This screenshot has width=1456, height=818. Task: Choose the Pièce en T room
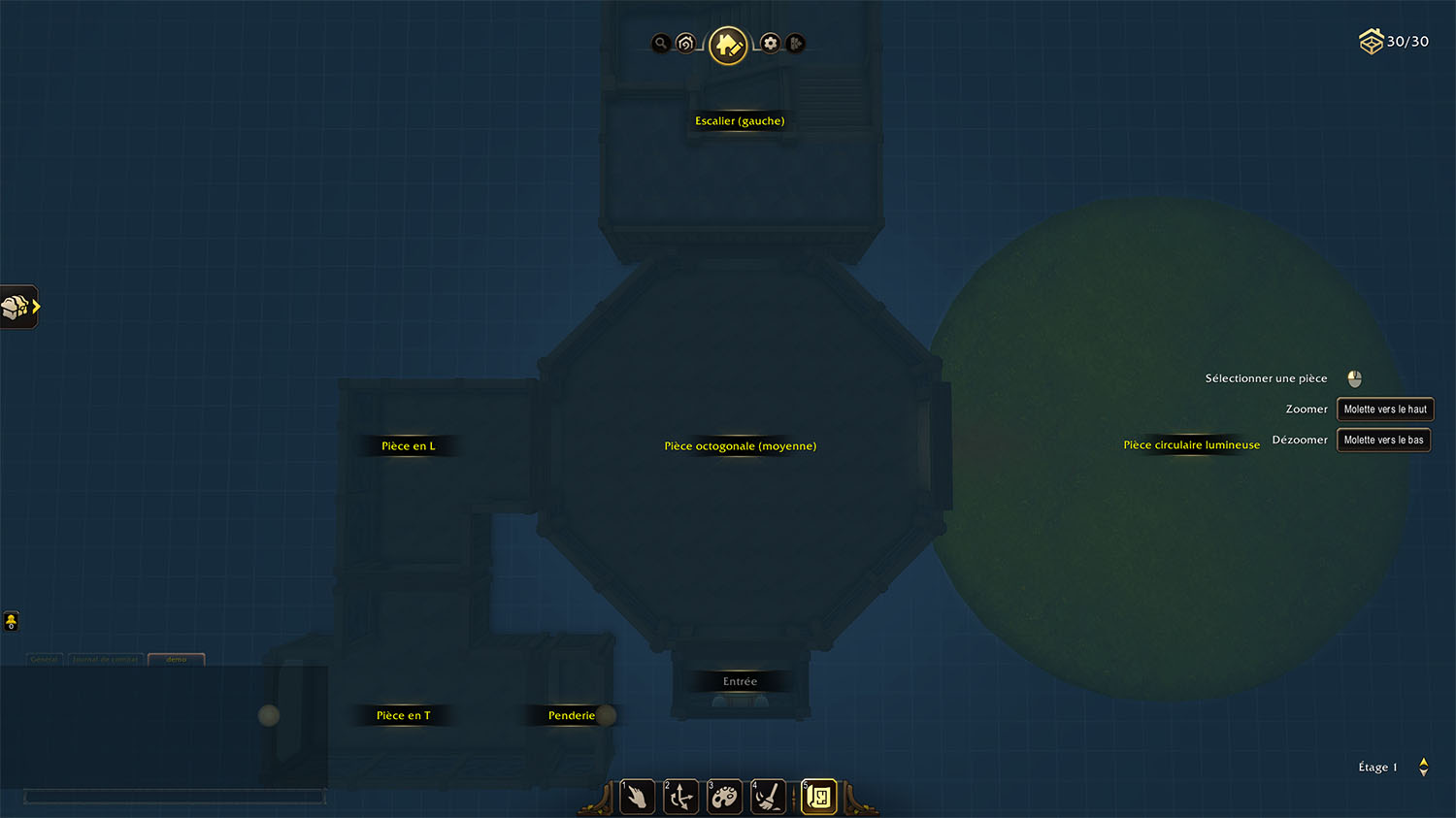point(403,716)
